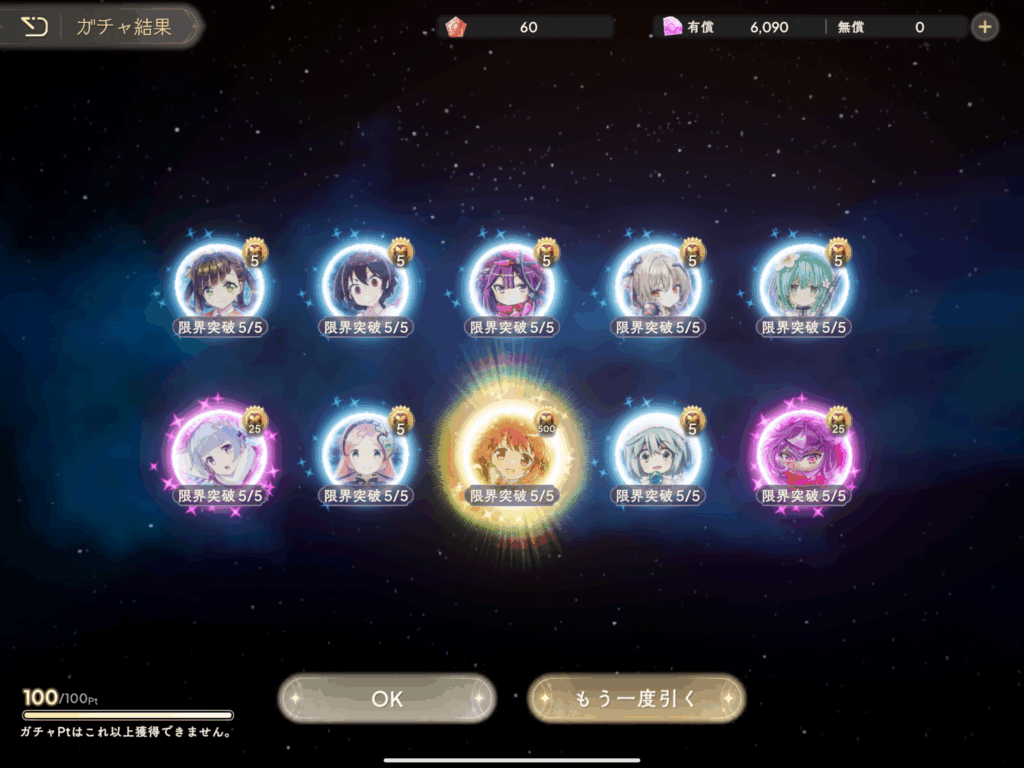This screenshot has width=1024, height=768.
Task: Pull again with もう一度引く button
Action: [x=636, y=698]
